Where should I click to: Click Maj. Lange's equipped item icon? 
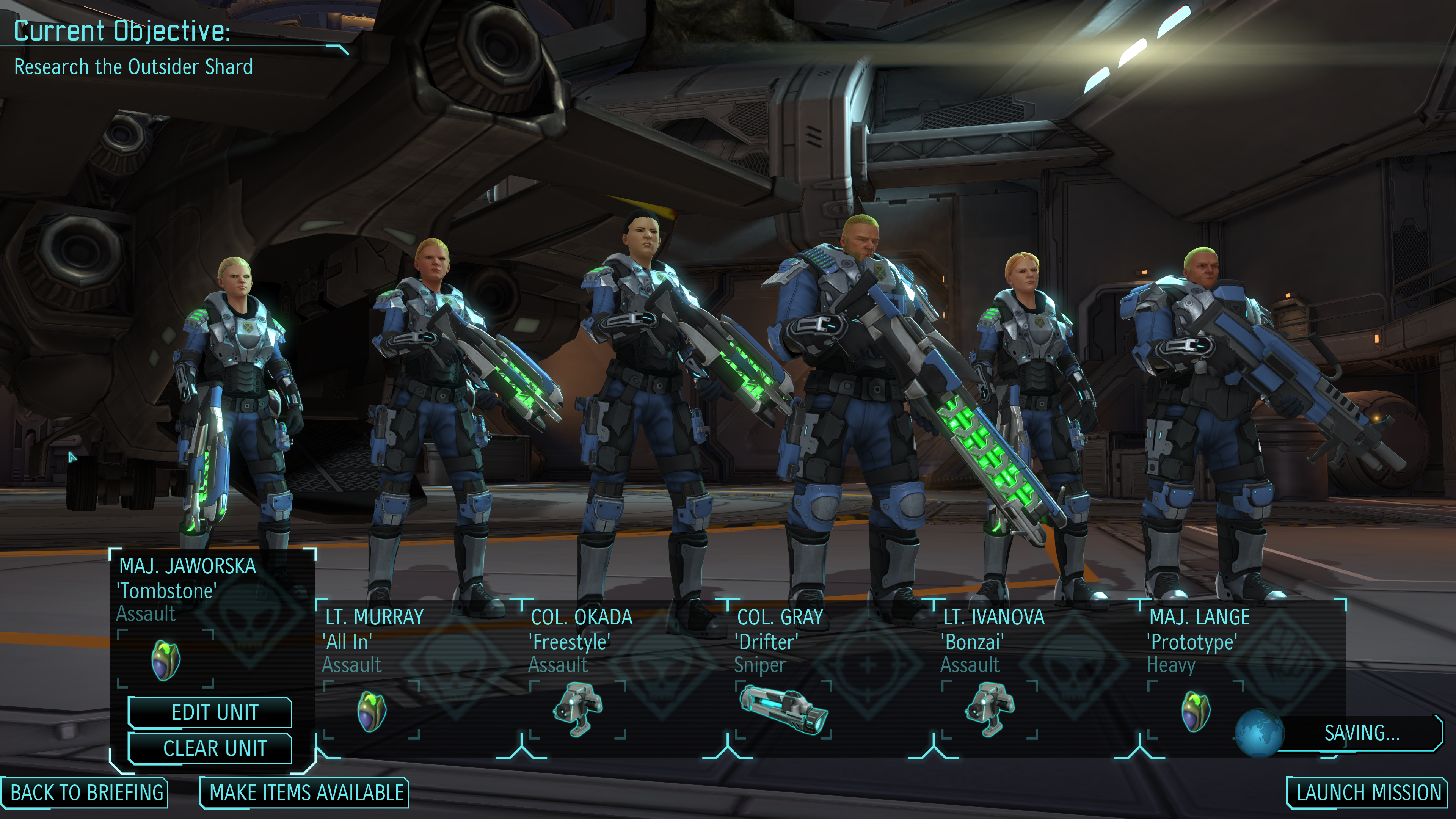click(1196, 711)
